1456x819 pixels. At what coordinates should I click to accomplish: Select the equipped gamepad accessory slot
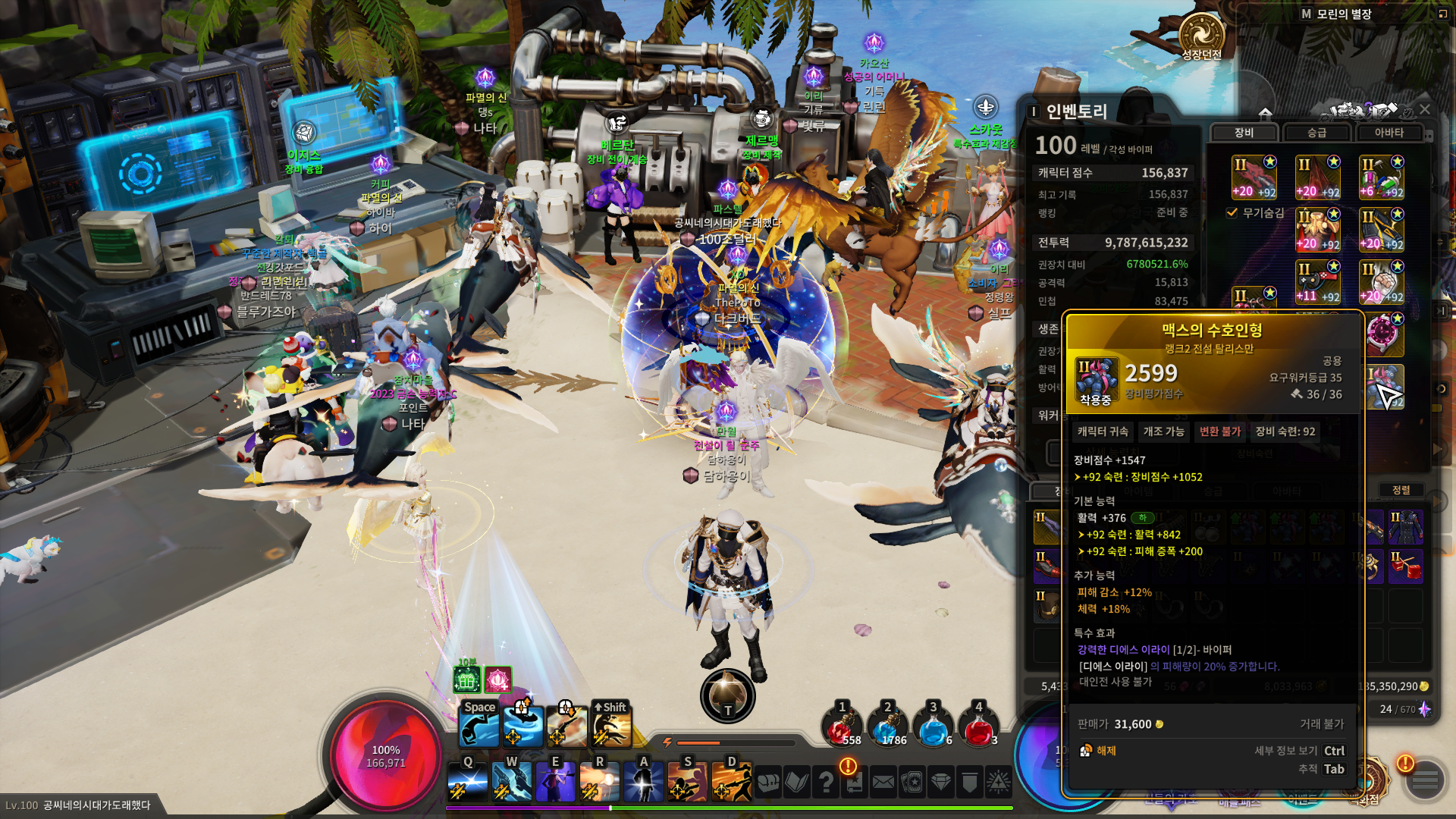coord(1317,281)
